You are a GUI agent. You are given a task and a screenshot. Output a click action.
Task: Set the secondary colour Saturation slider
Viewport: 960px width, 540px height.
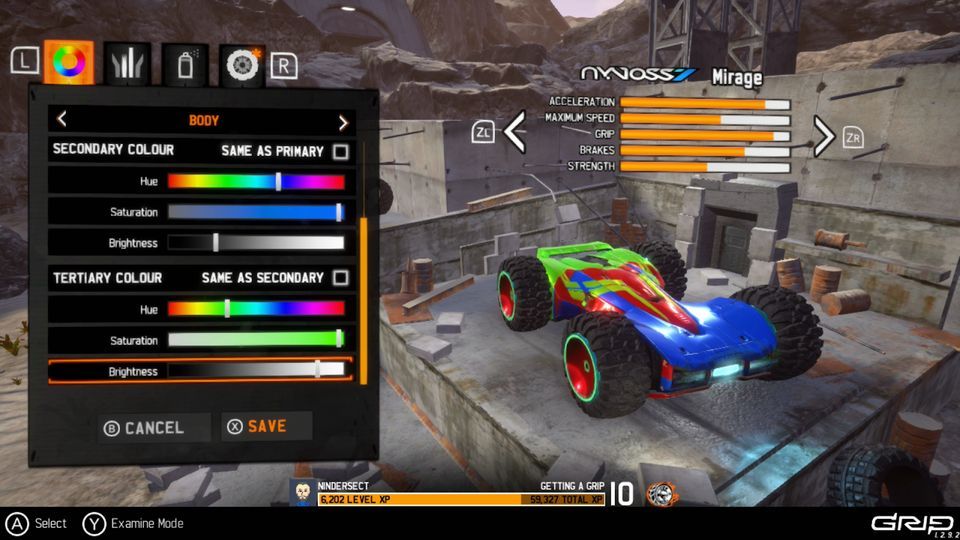click(x=339, y=212)
